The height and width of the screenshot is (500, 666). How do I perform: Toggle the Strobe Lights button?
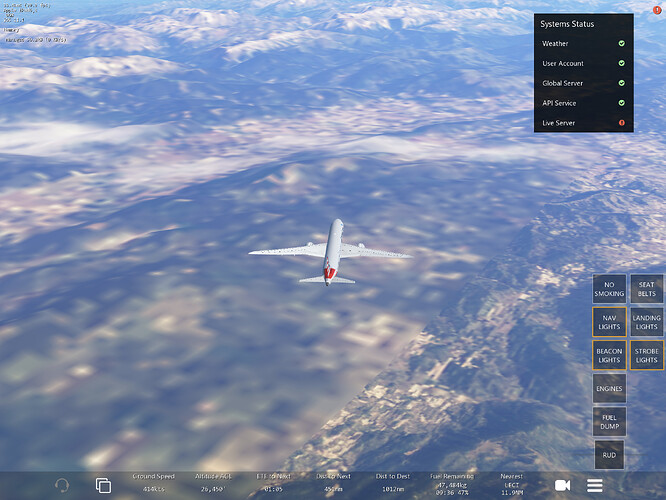point(647,355)
